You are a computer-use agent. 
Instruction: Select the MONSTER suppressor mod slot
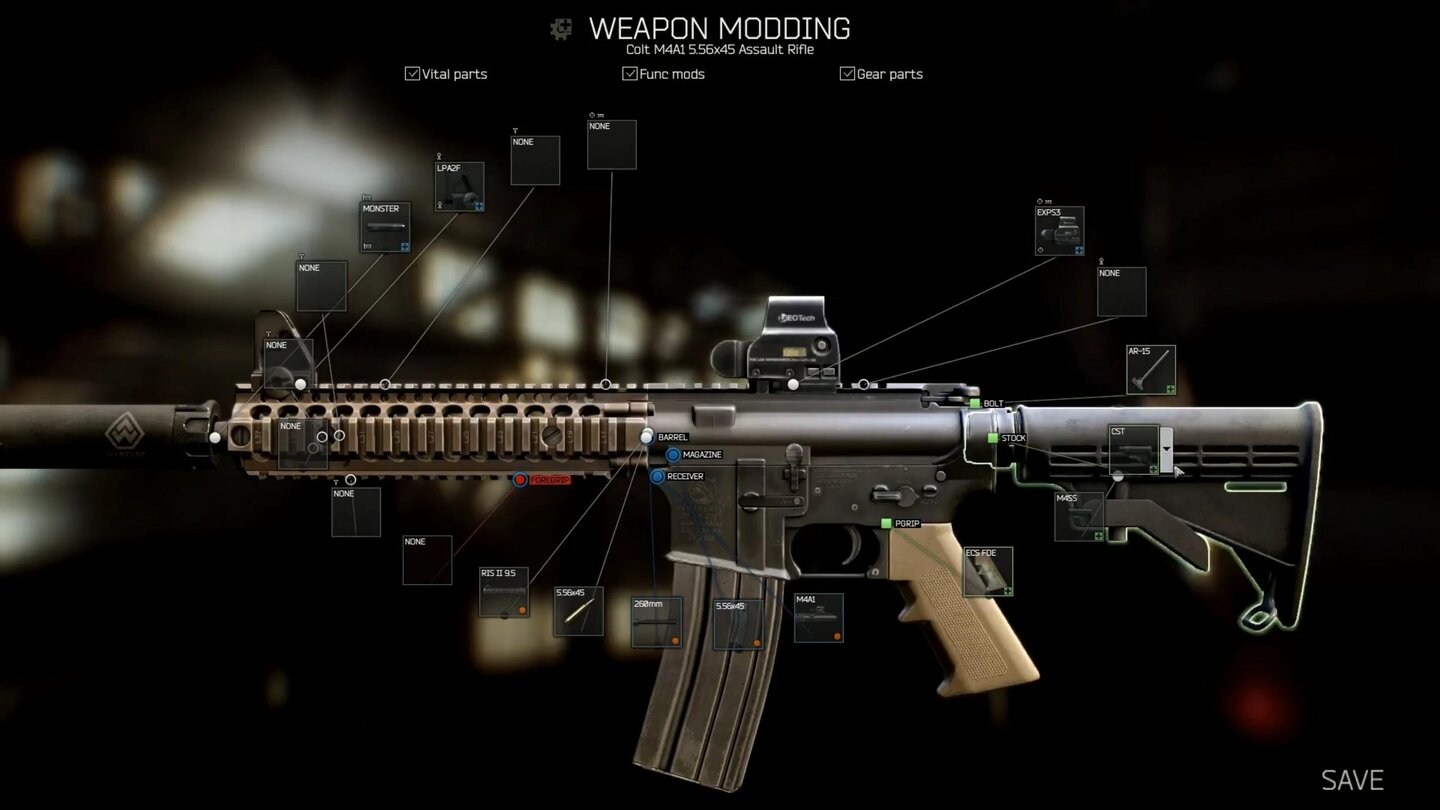pos(384,226)
